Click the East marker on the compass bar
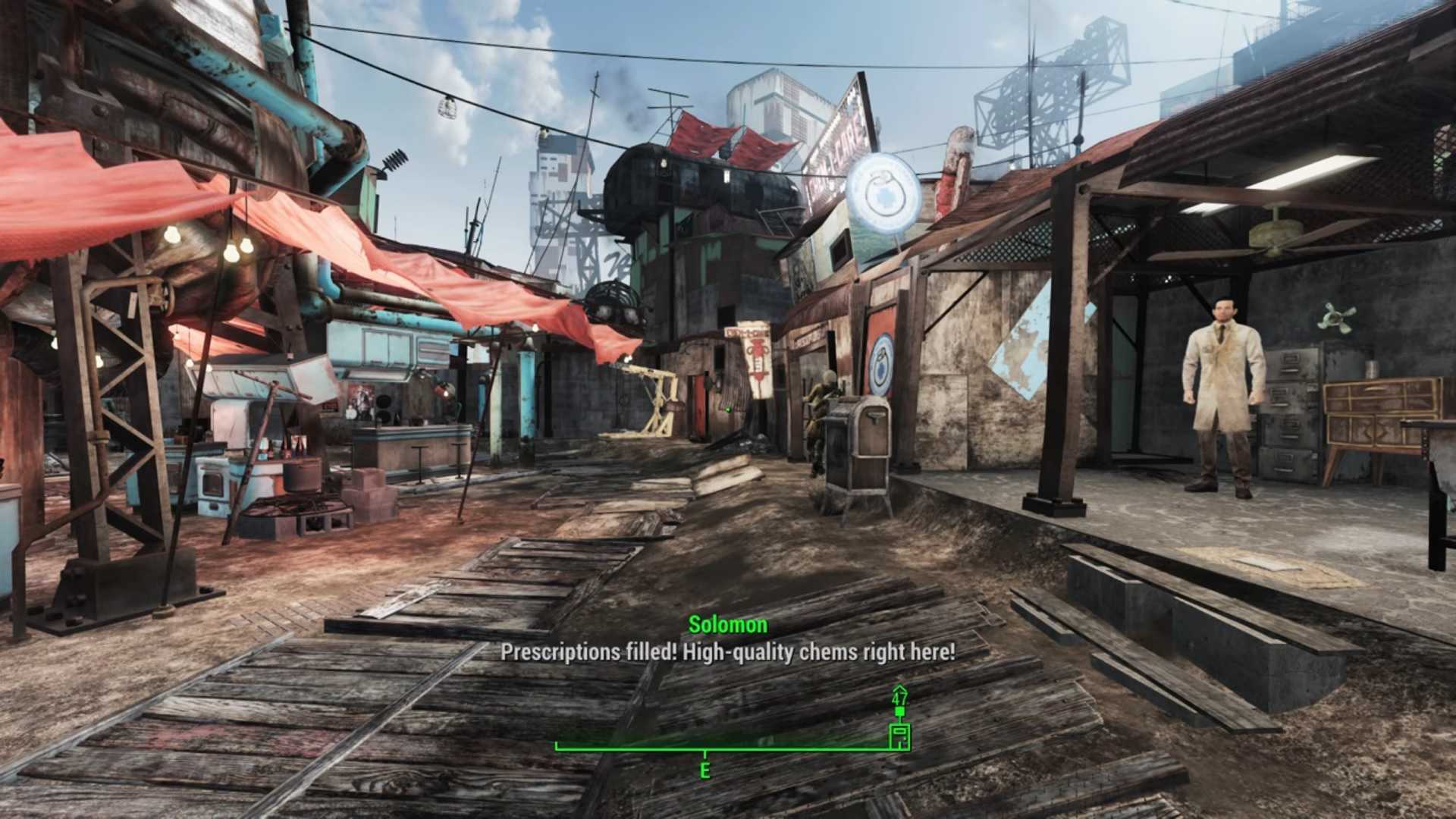The height and width of the screenshot is (819, 1456). pos(705,770)
